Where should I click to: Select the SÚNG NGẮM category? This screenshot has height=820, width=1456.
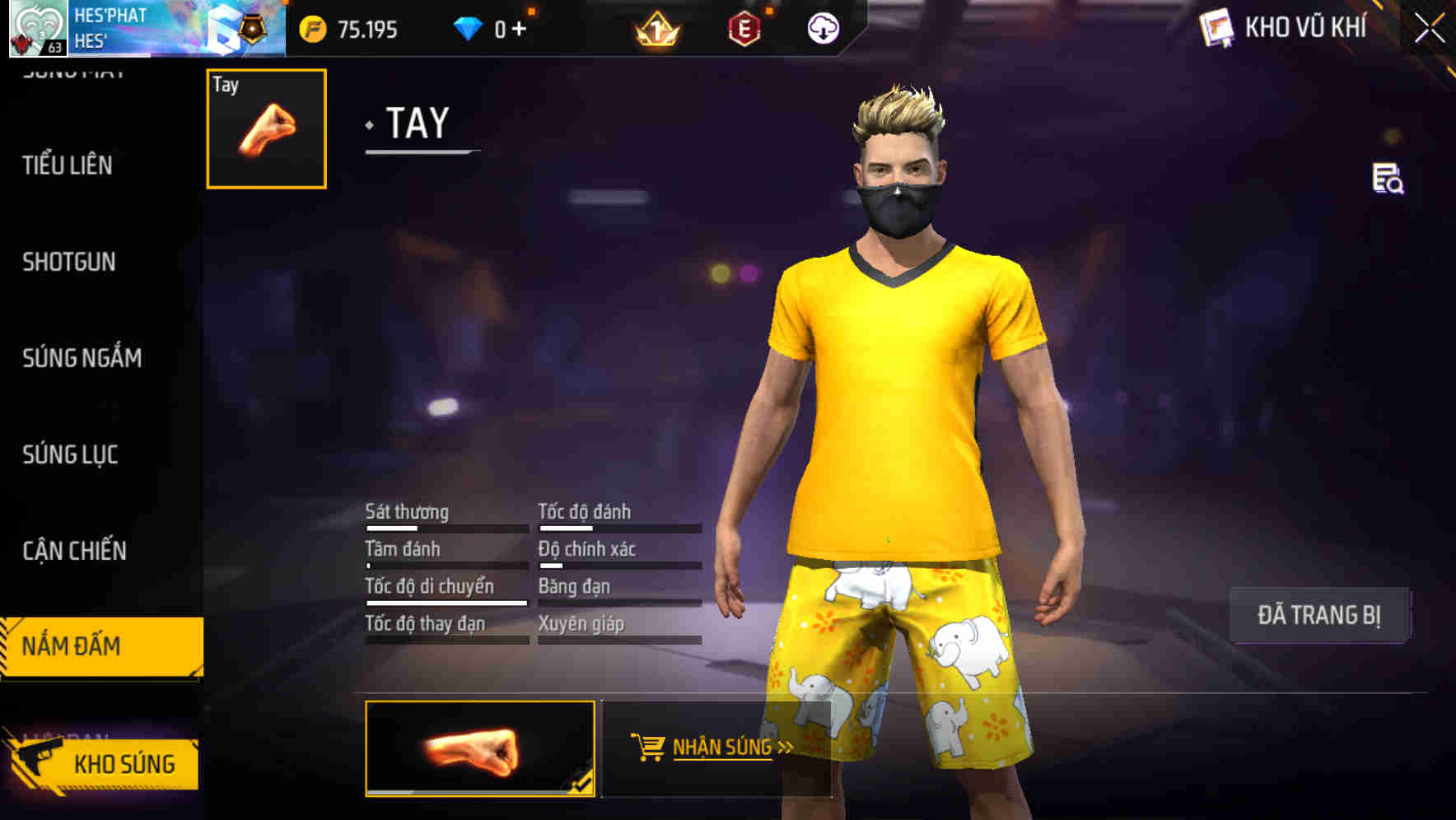(82, 358)
